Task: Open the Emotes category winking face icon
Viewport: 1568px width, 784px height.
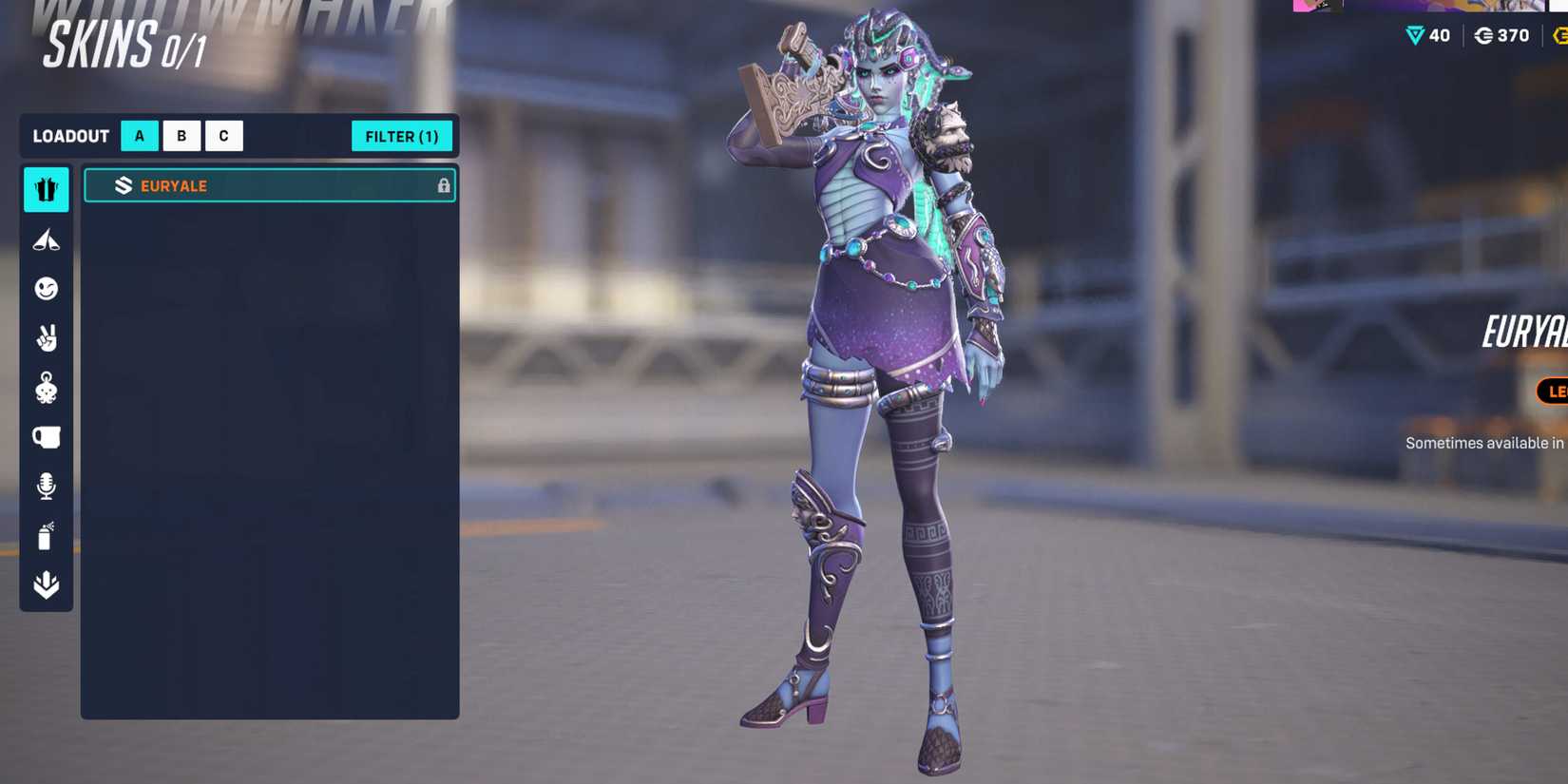Action: click(45, 289)
